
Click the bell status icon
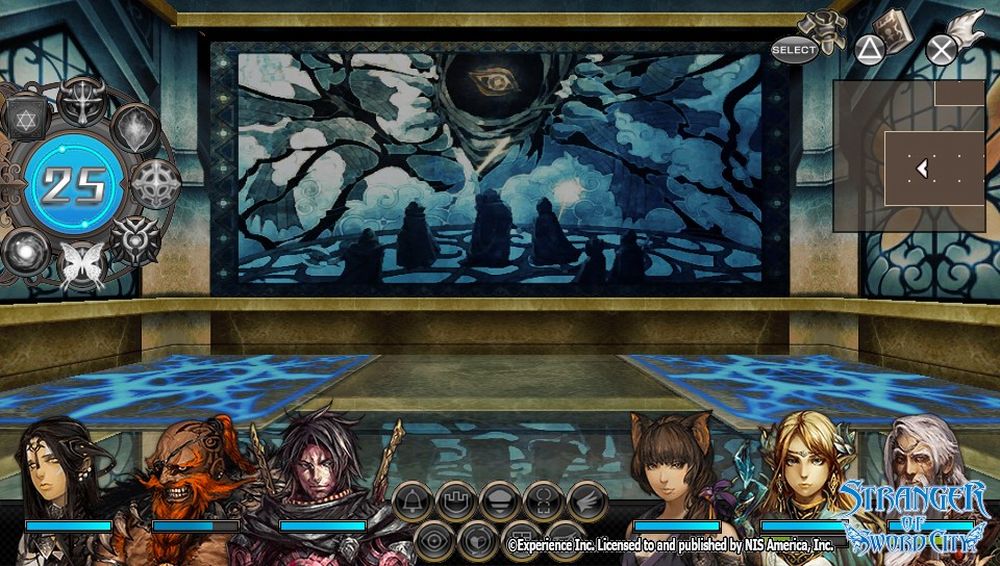tap(411, 501)
